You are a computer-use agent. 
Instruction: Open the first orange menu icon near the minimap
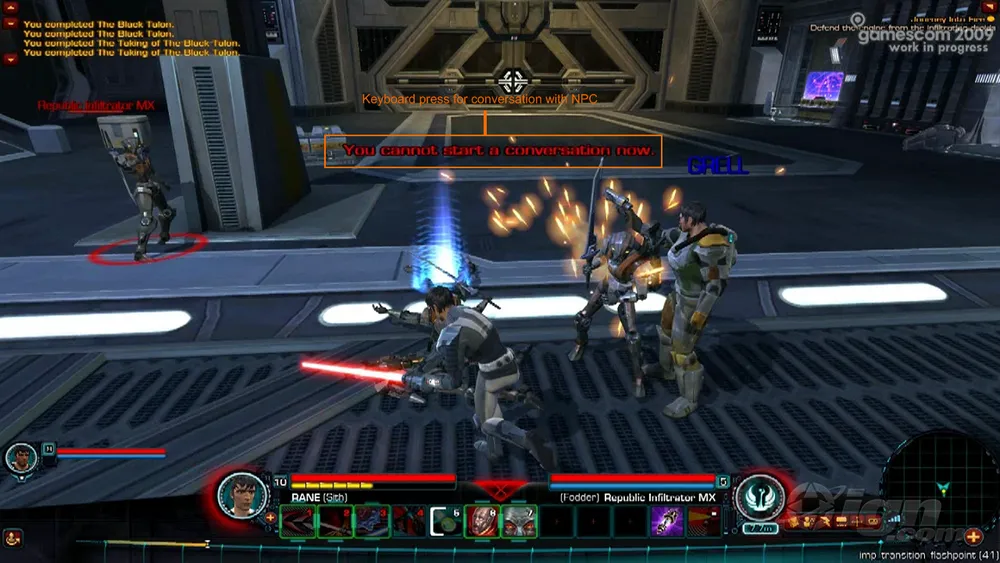pos(797,521)
